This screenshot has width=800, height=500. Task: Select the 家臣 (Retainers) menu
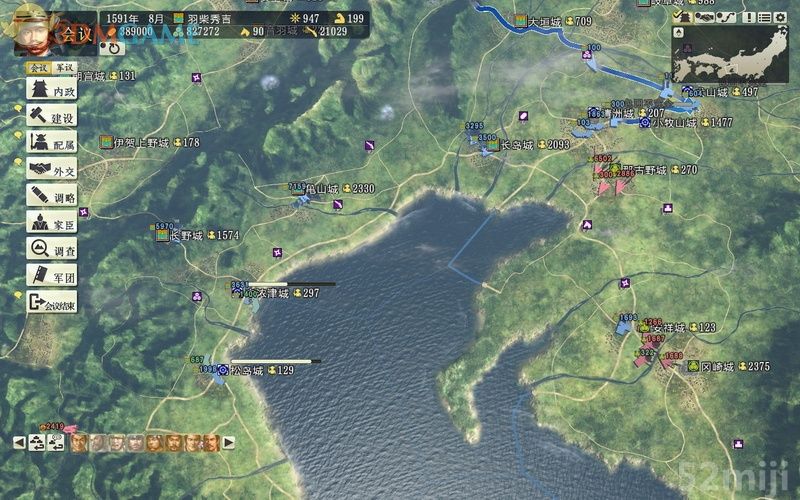[50, 222]
